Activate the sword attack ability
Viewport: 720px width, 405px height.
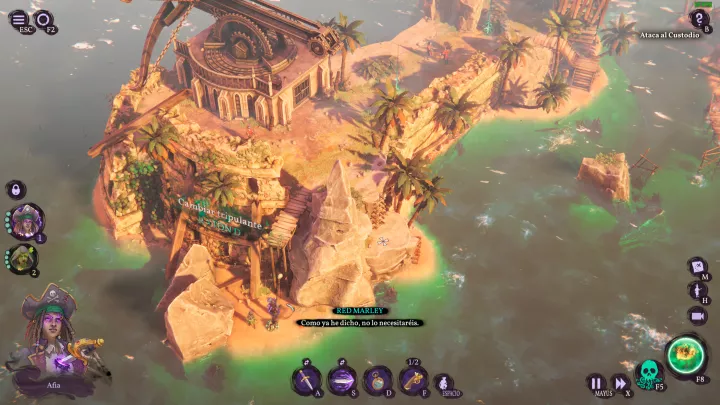(306, 379)
